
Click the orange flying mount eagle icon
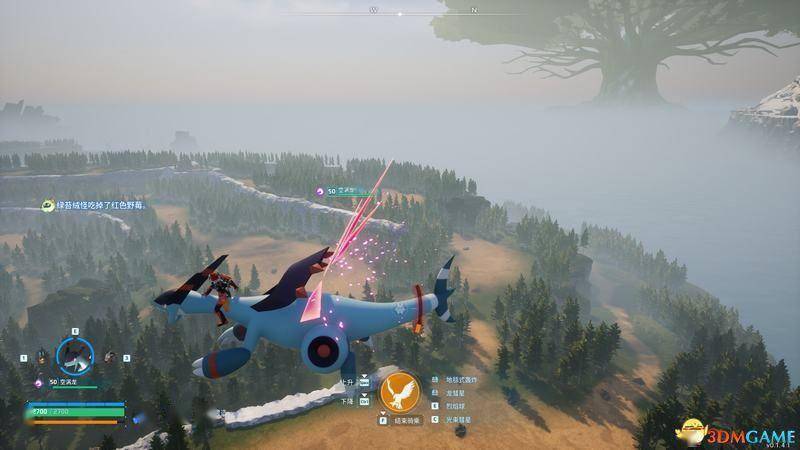(399, 392)
